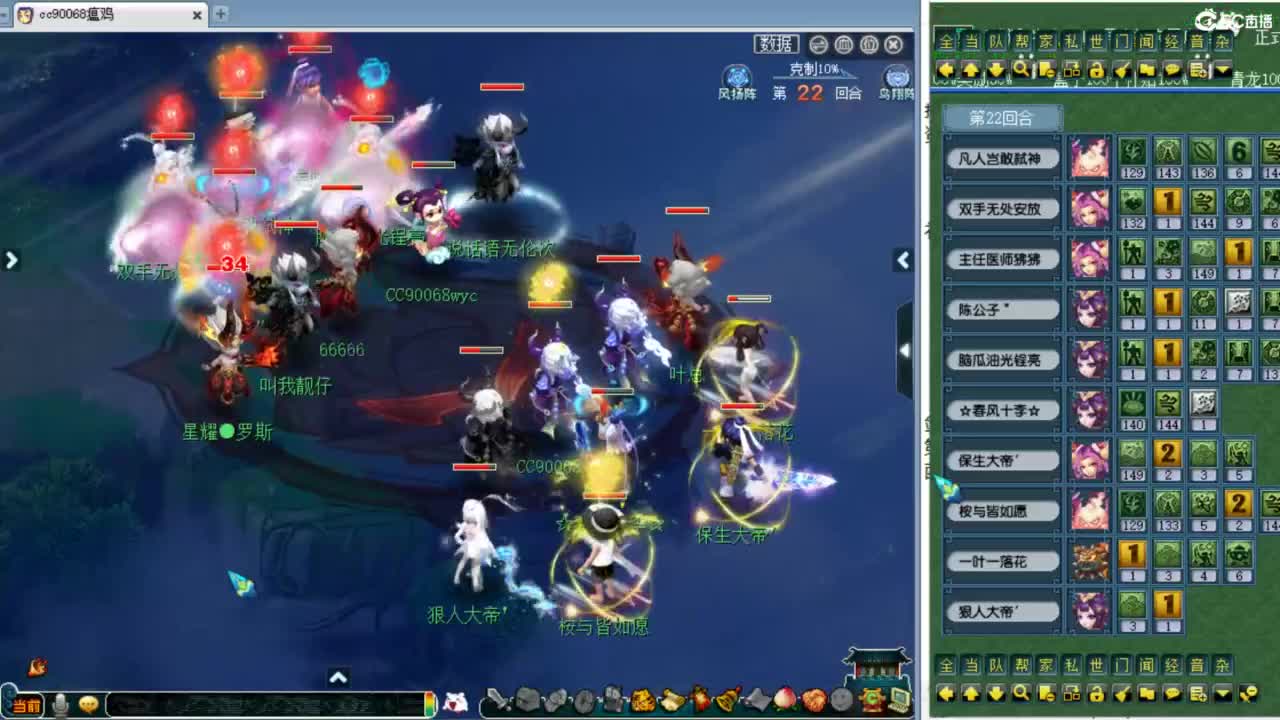Switch to the 帮 guild chat channel
This screenshot has height=720, width=1280.
(1023, 40)
